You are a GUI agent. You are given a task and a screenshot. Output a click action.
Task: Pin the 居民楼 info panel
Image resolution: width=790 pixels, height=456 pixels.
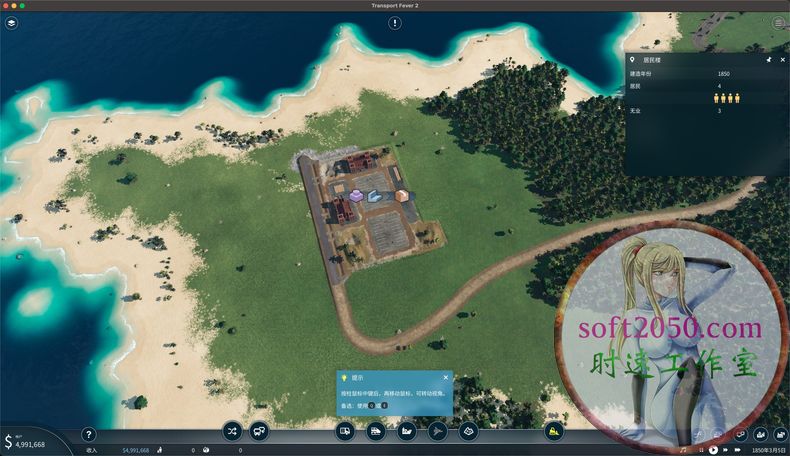pyautogui.click(x=769, y=60)
